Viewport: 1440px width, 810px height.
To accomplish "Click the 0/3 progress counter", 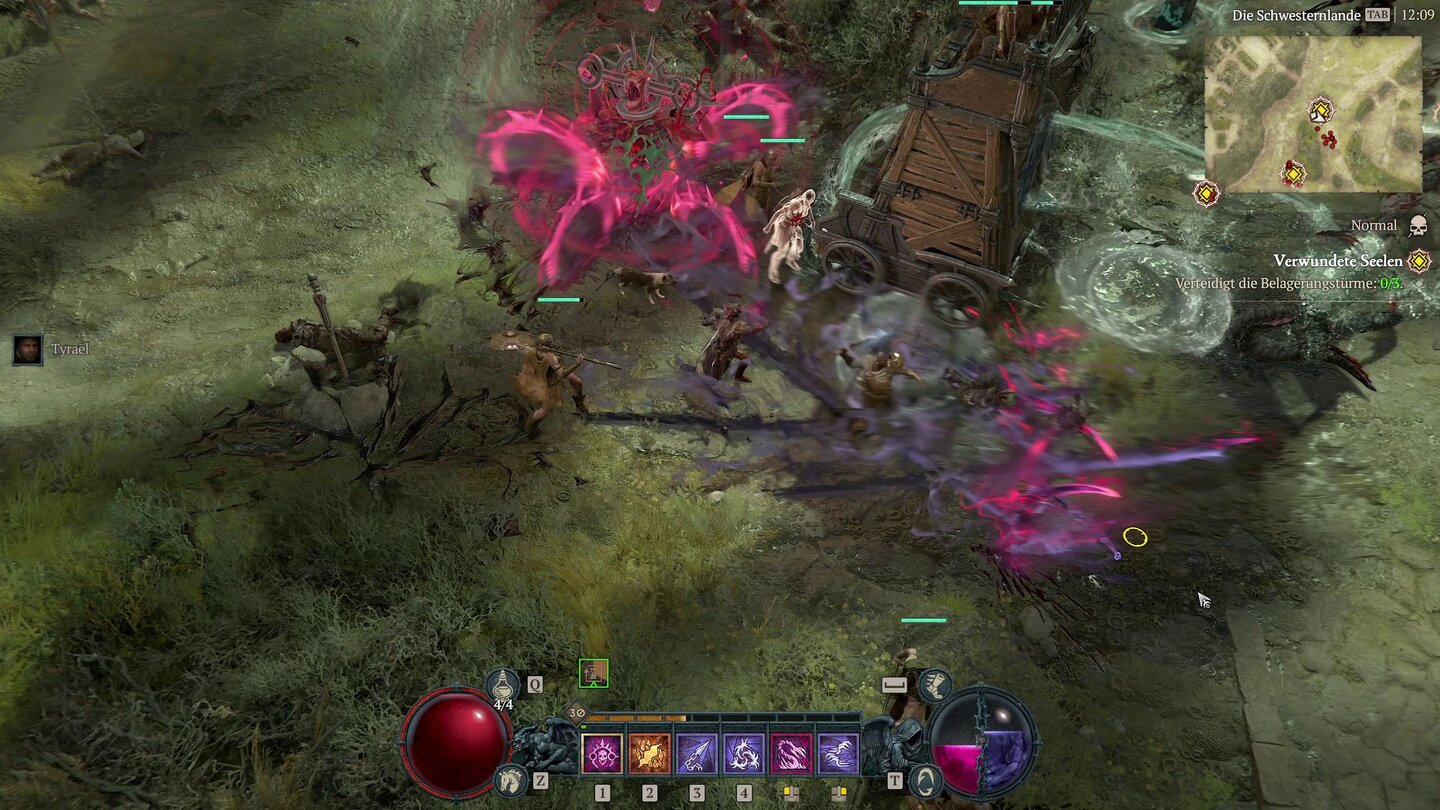I will click(x=1390, y=283).
